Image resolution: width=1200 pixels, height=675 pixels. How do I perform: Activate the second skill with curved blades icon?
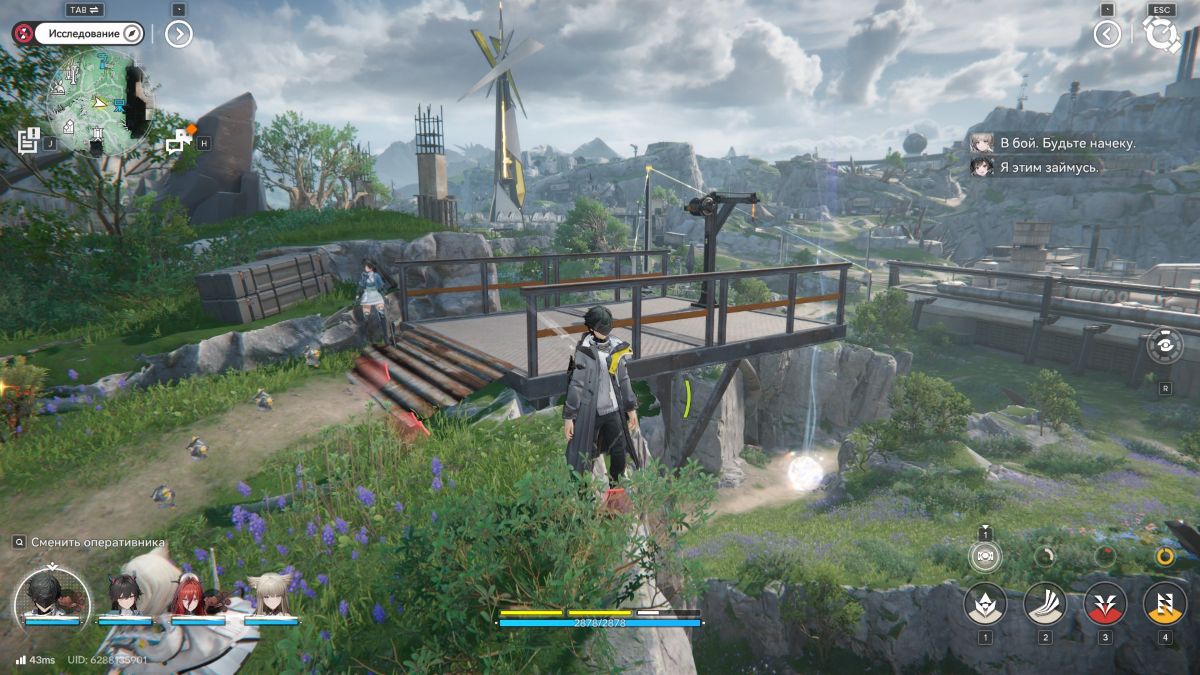[1045, 603]
